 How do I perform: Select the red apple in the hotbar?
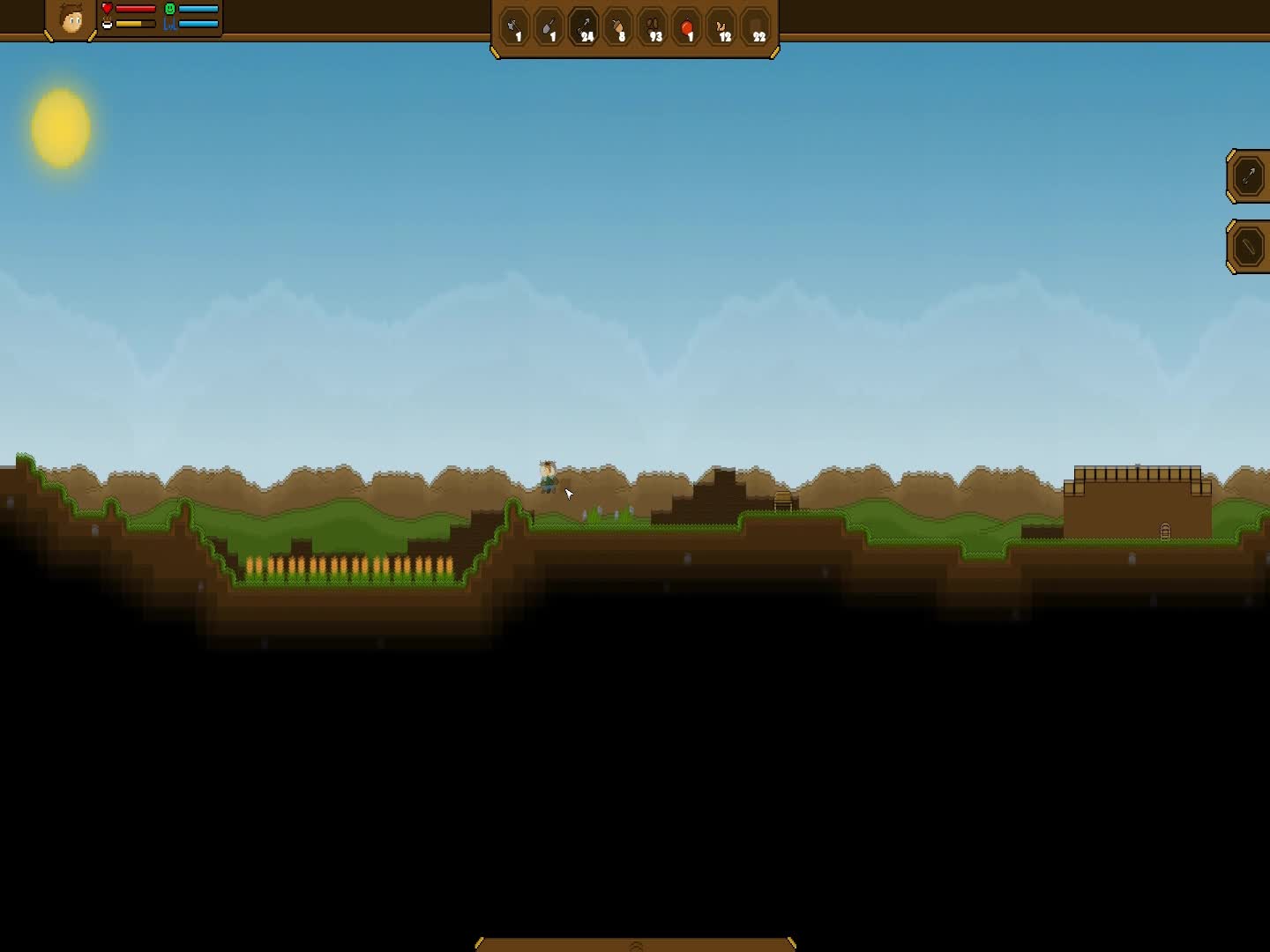(688, 27)
